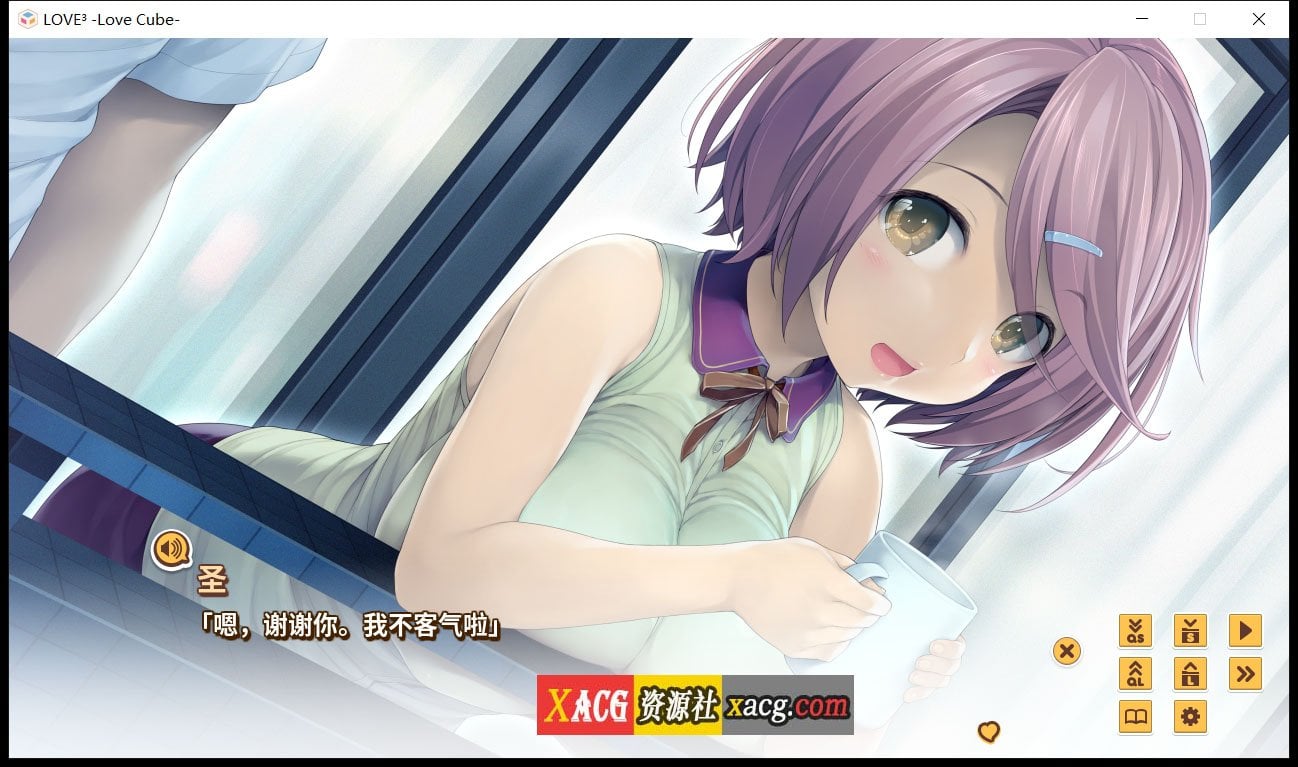The image size is (1298, 767).
Task: Click the heart auto-advance indicator
Action: click(989, 733)
